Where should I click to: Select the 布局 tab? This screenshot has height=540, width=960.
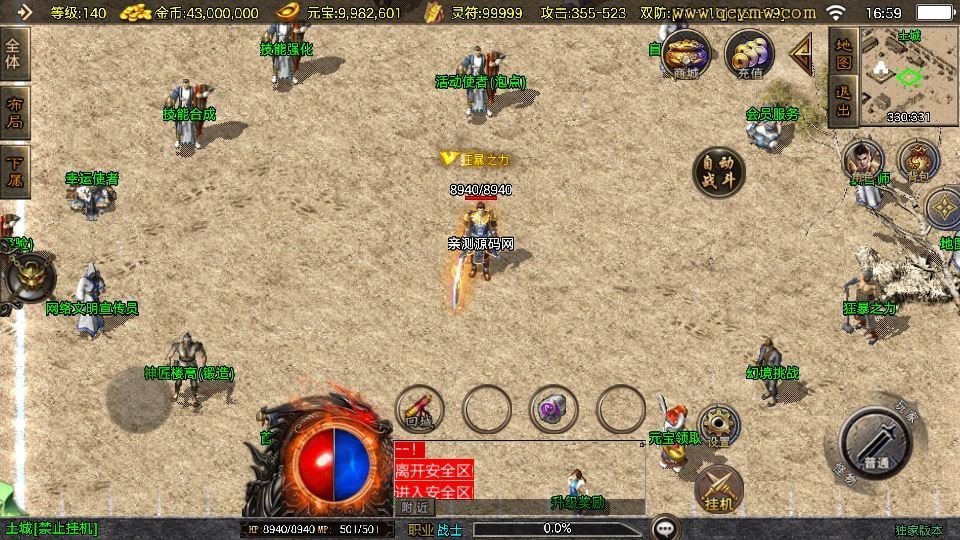click(14, 113)
